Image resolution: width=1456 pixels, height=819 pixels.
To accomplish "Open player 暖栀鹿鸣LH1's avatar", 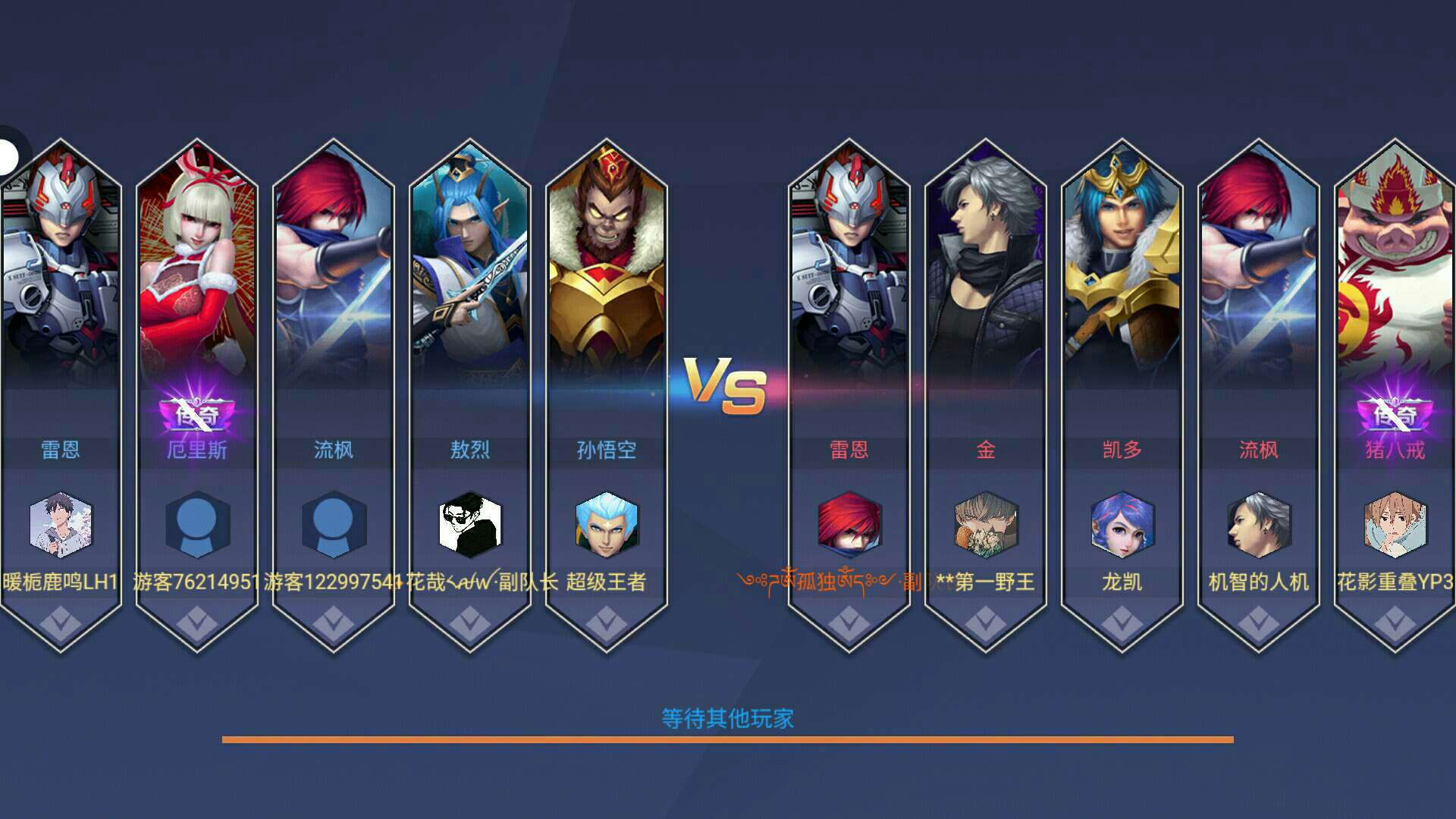I will tap(61, 525).
